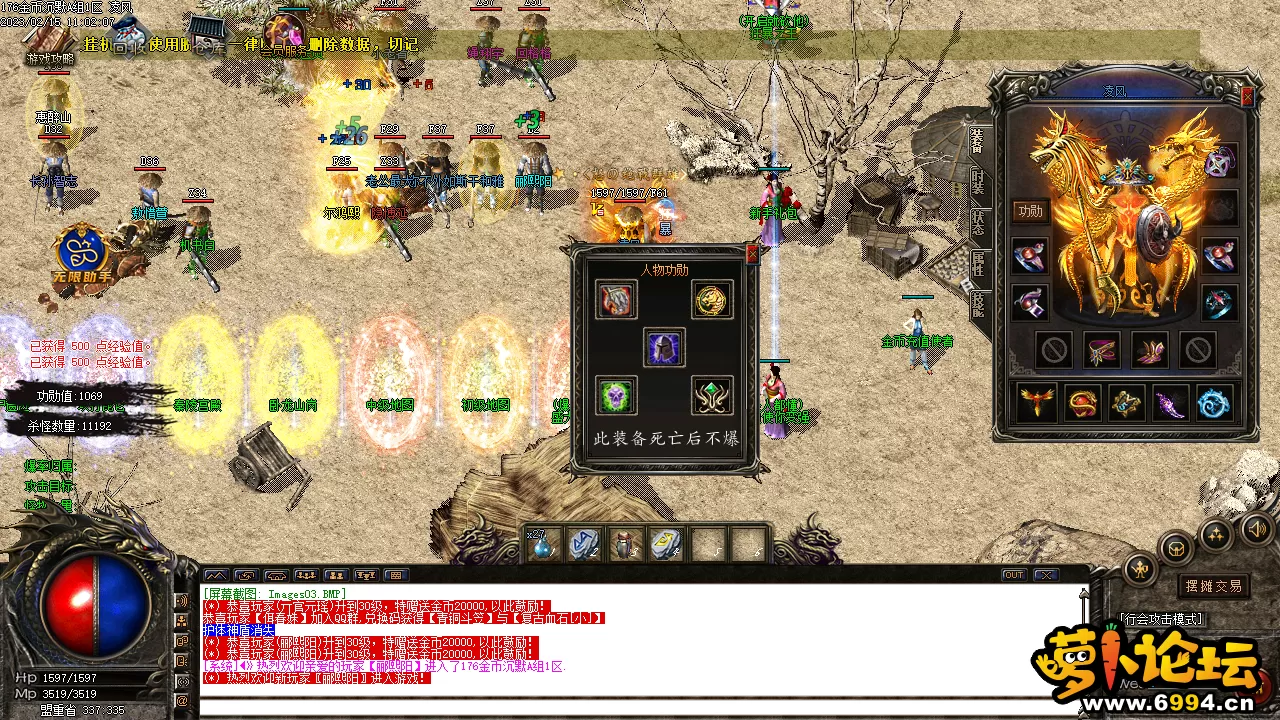Open the 摆摊交易 stall trading button
Screen dimensions: 1280x720
click(1213, 586)
